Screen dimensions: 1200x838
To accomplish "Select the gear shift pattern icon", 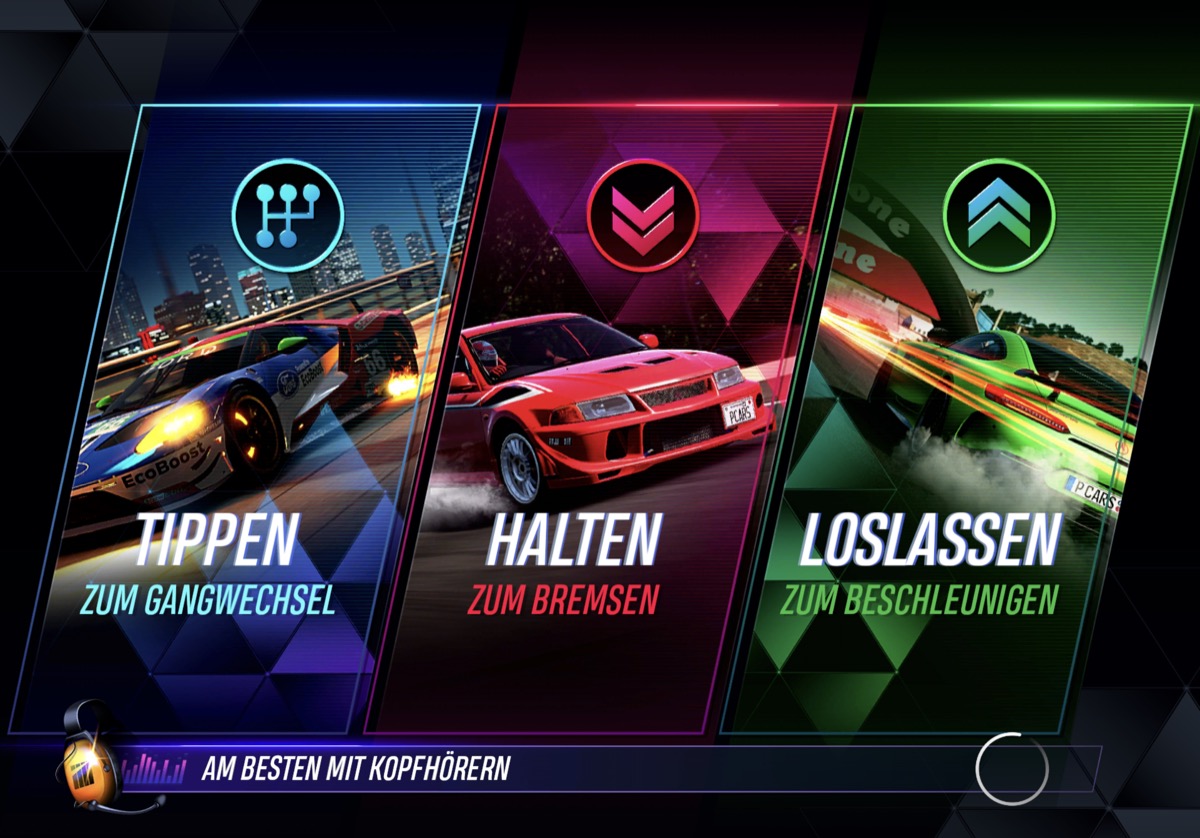I will pos(288,215).
